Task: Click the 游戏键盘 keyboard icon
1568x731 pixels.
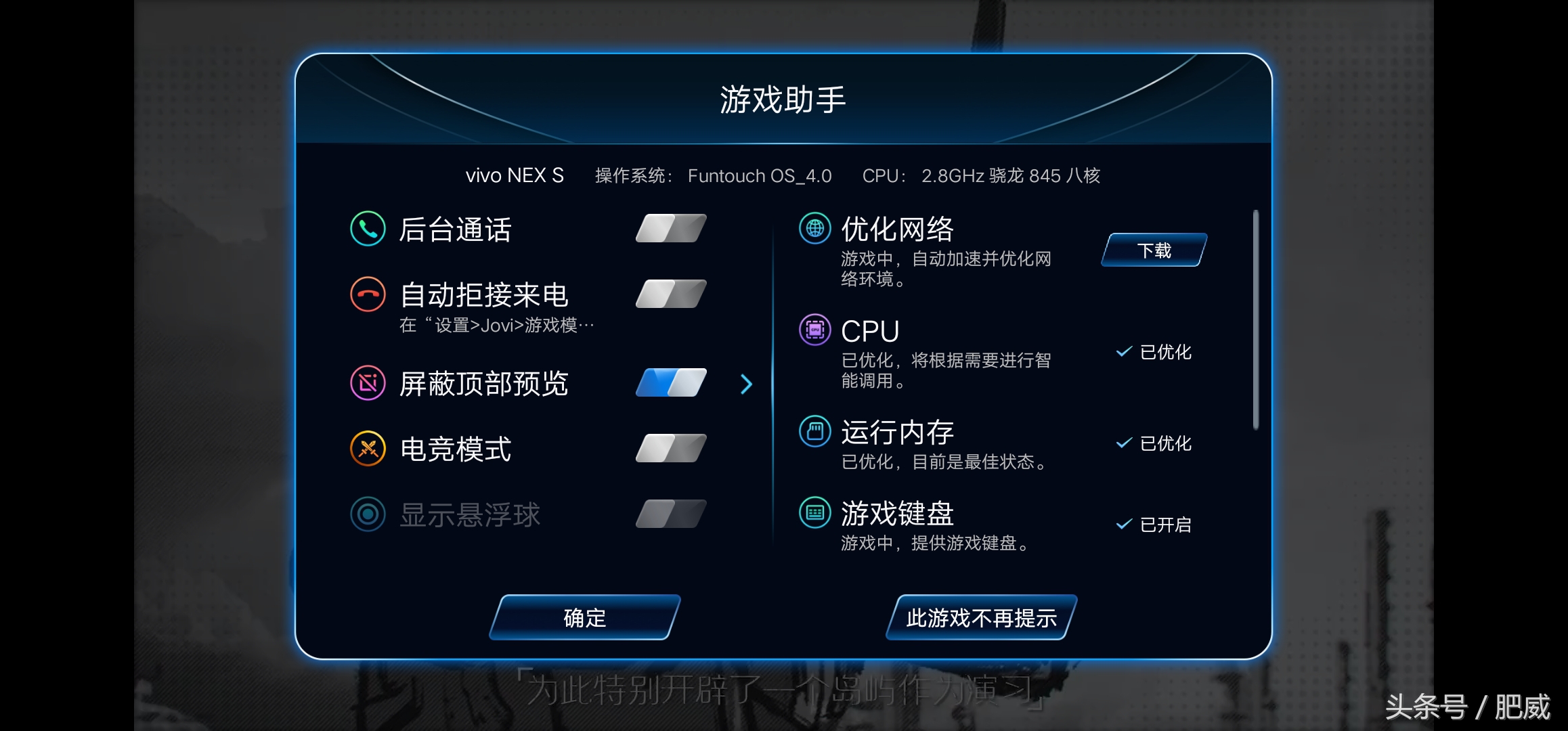Action: (x=814, y=513)
